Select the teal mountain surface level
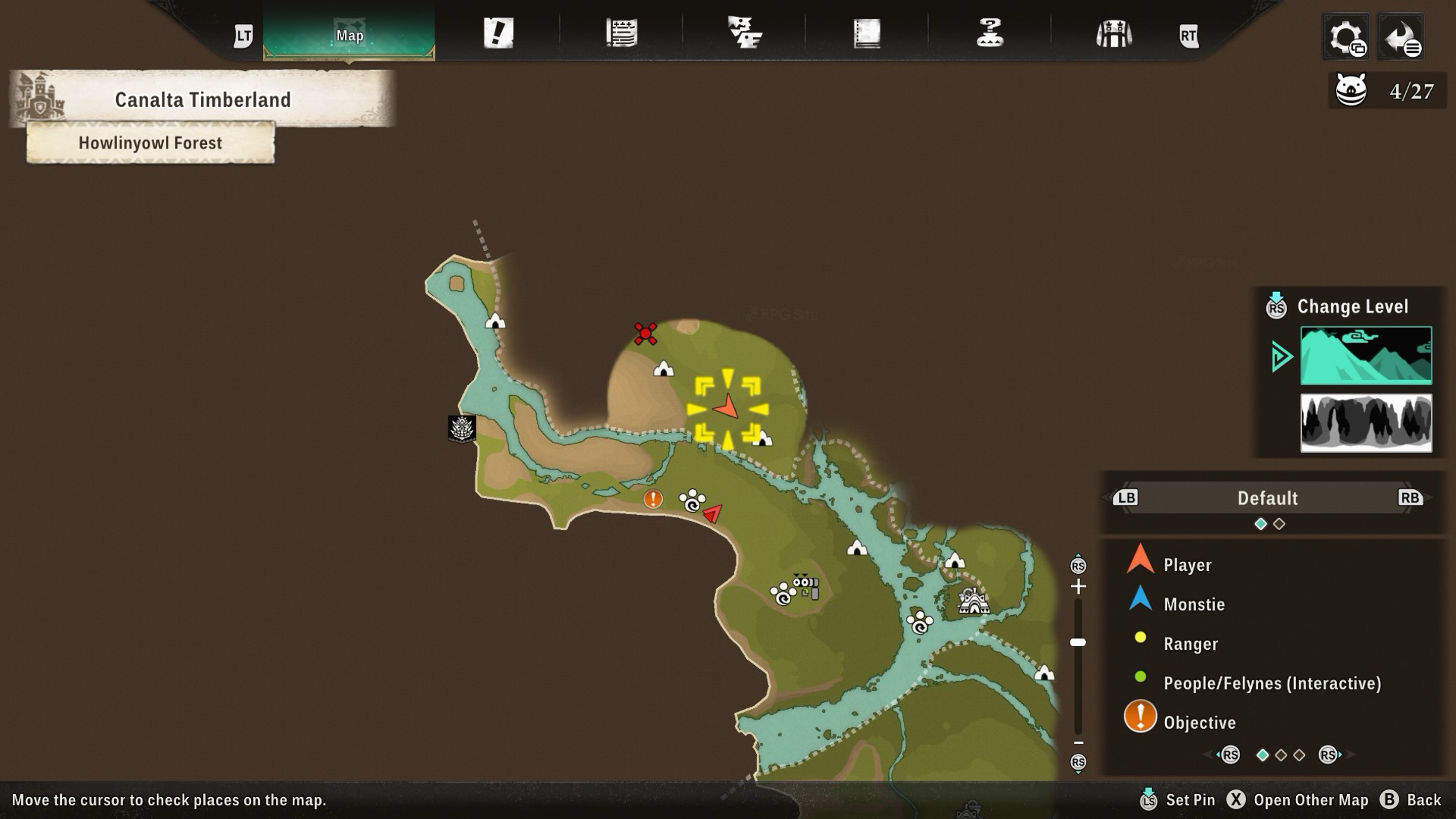The height and width of the screenshot is (819, 1456). [1366, 355]
